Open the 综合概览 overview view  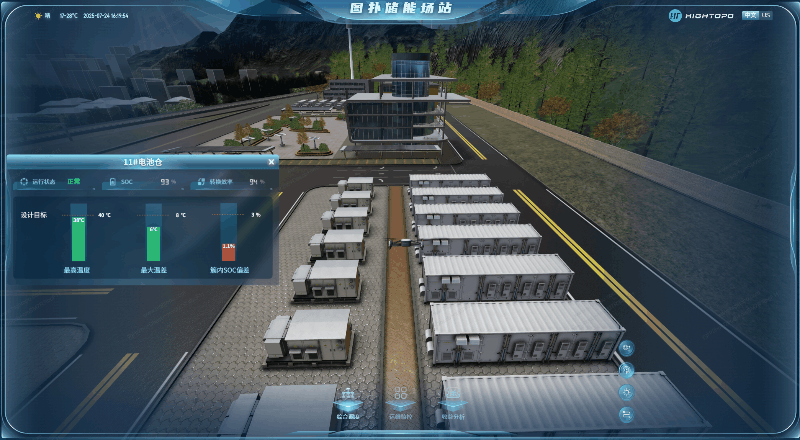pos(346,401)
